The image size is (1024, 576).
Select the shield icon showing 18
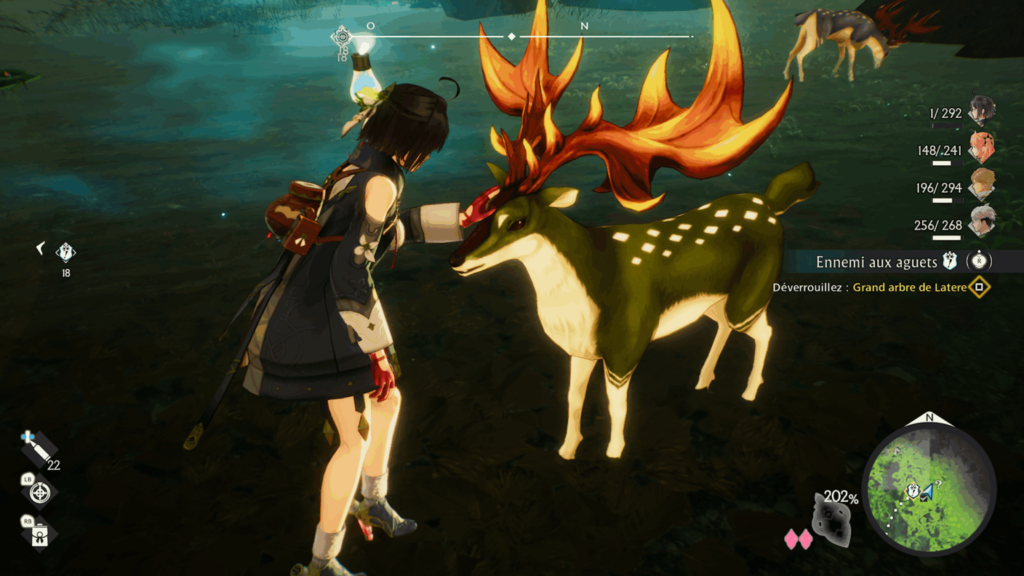66,253
